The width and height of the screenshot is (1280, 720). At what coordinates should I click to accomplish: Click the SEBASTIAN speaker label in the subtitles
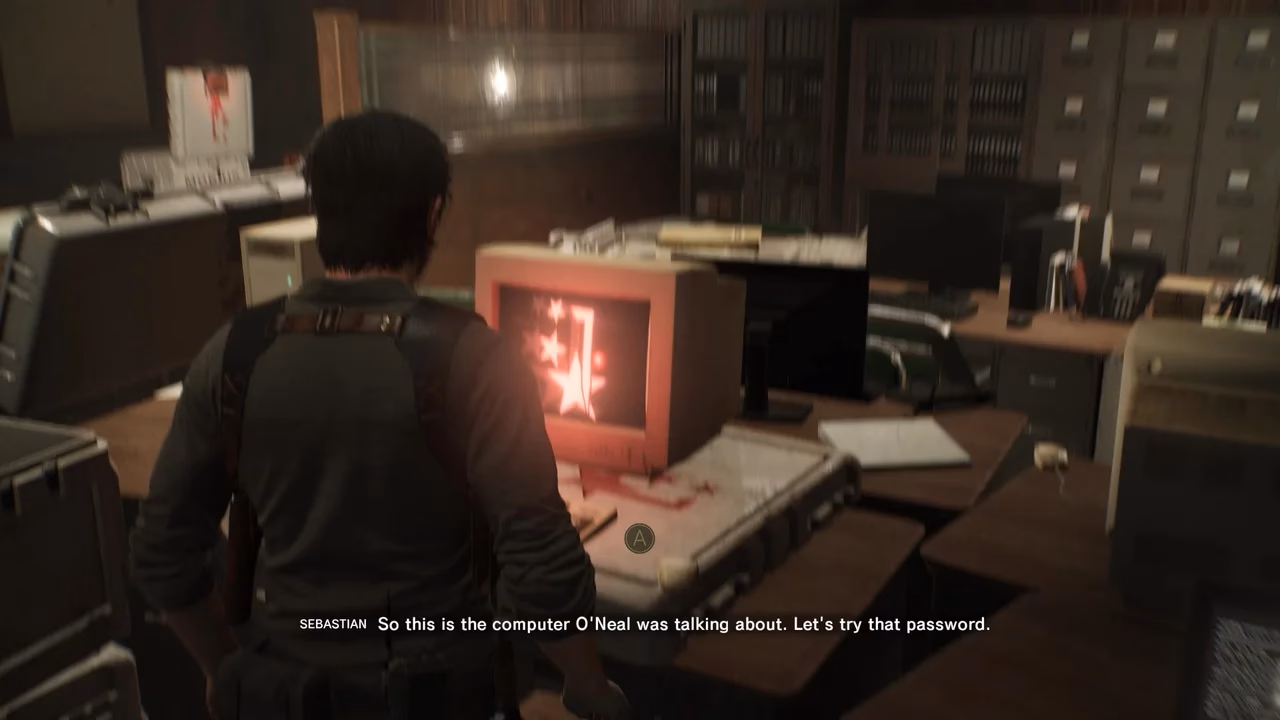click(x=332, y=624)
